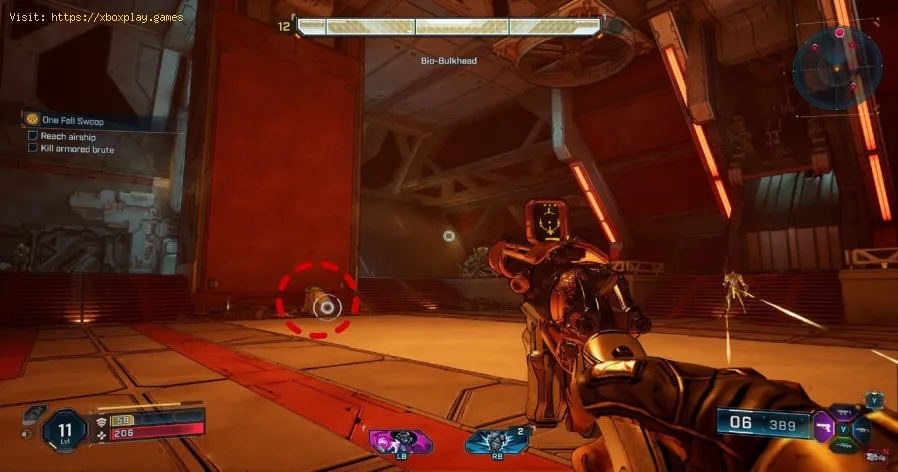Select the purple pistol weapon slot
This screenshot has height=472, width=898.
tap(822, 428)
